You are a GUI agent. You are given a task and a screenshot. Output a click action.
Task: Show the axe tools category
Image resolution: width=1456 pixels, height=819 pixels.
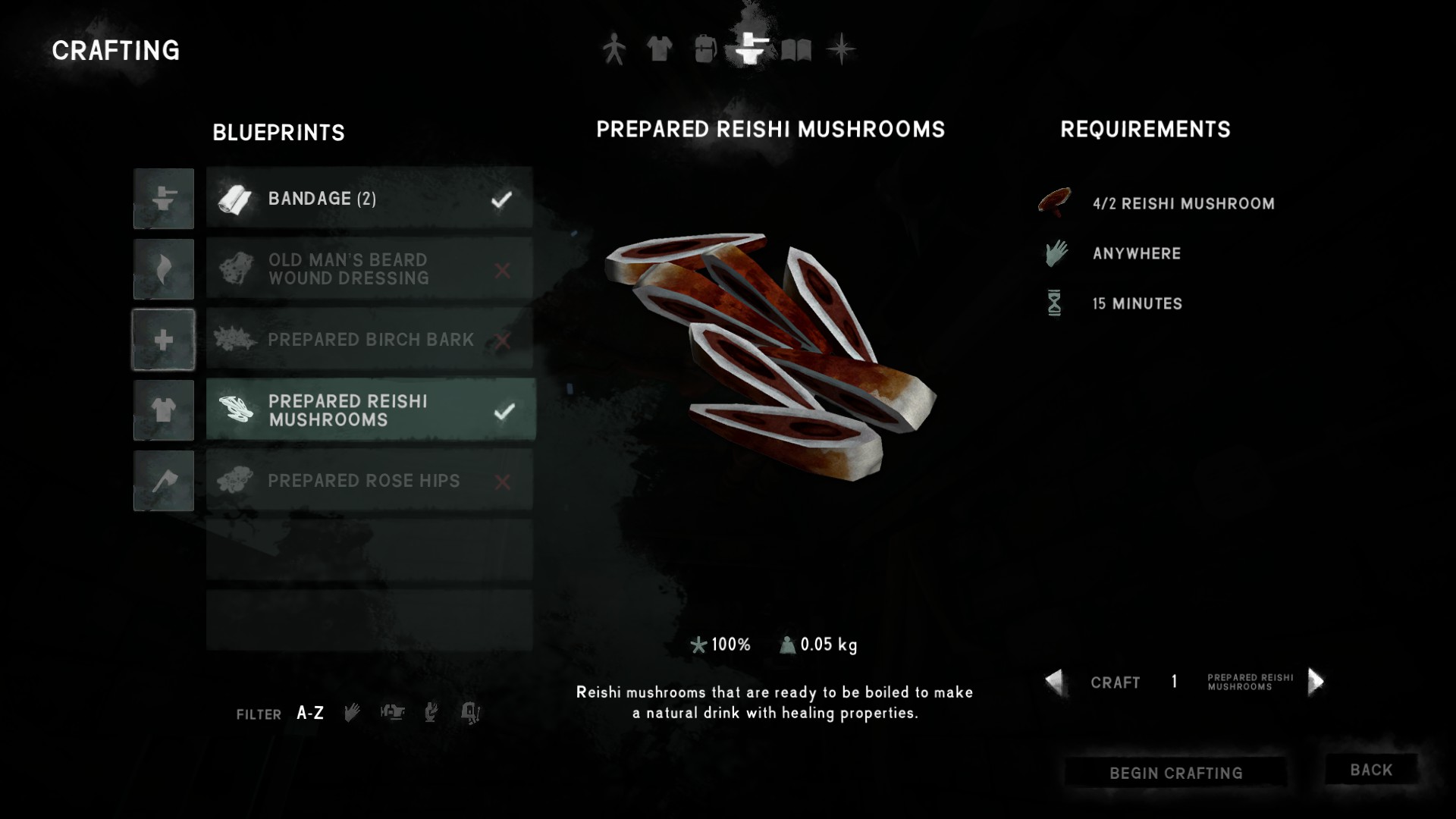164,481
